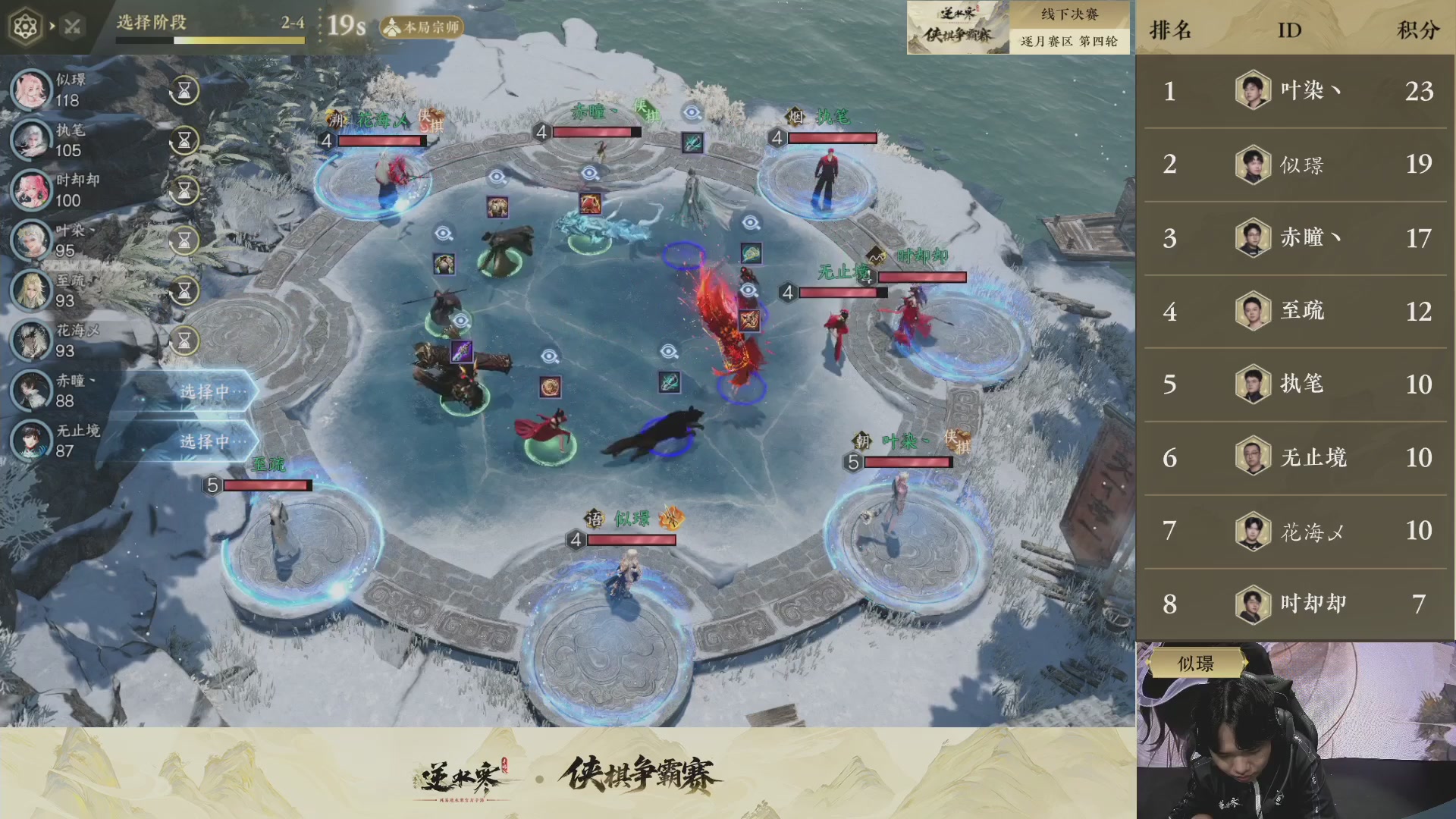This screenshot has width=1456, height=819.
Task: Inspect the purple sword item icon on board
Action: click(x=462, y=353)
